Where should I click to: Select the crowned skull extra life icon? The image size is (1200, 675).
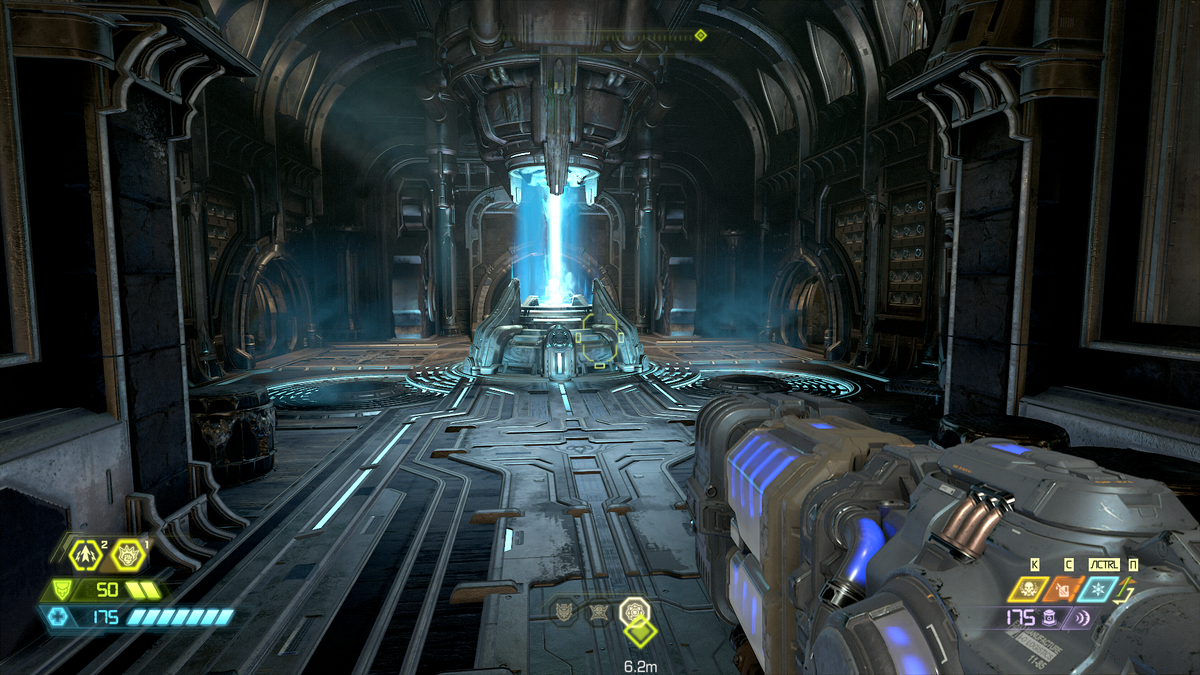(127, 552)
